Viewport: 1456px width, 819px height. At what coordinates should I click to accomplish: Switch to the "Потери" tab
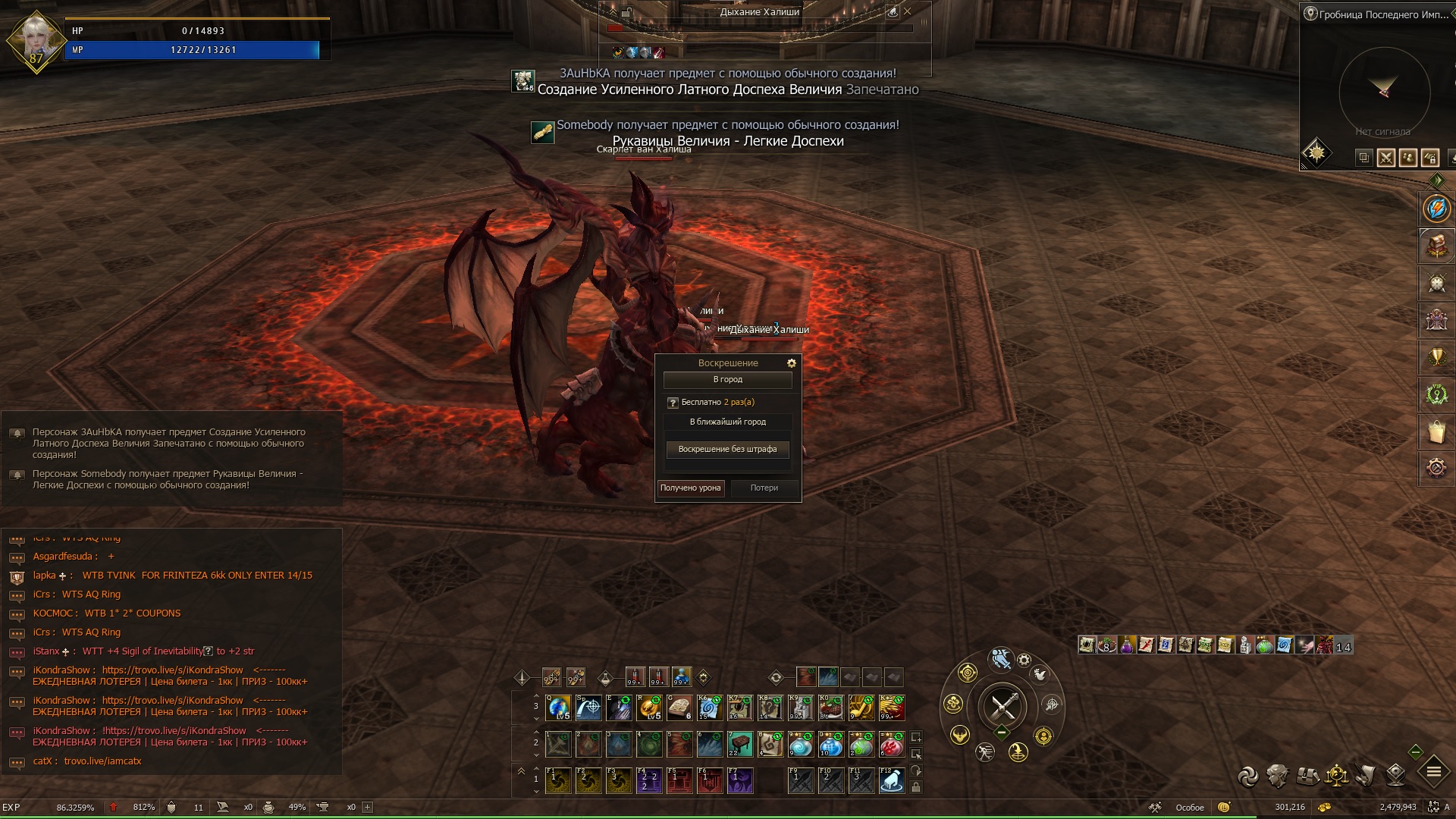[x=764, y=488]
